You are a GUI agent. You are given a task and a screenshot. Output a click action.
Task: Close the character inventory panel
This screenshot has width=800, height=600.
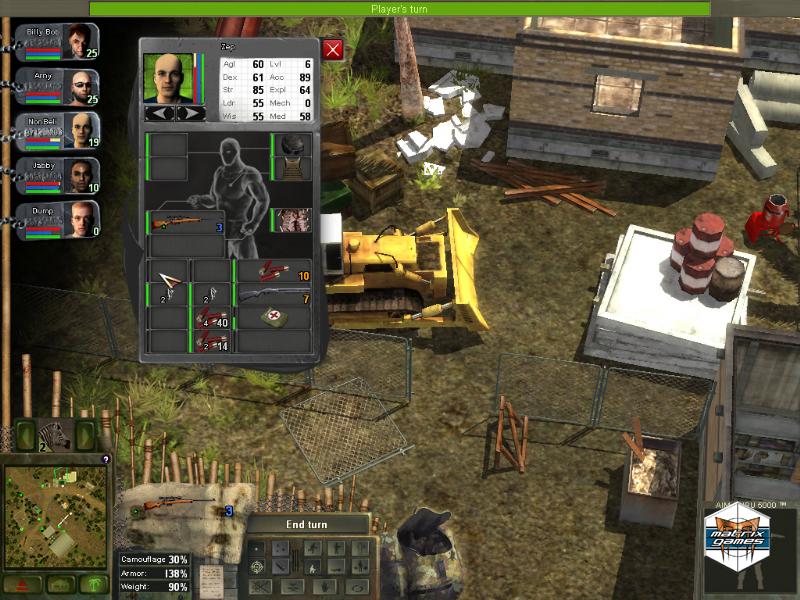click(x=333, y=49)
